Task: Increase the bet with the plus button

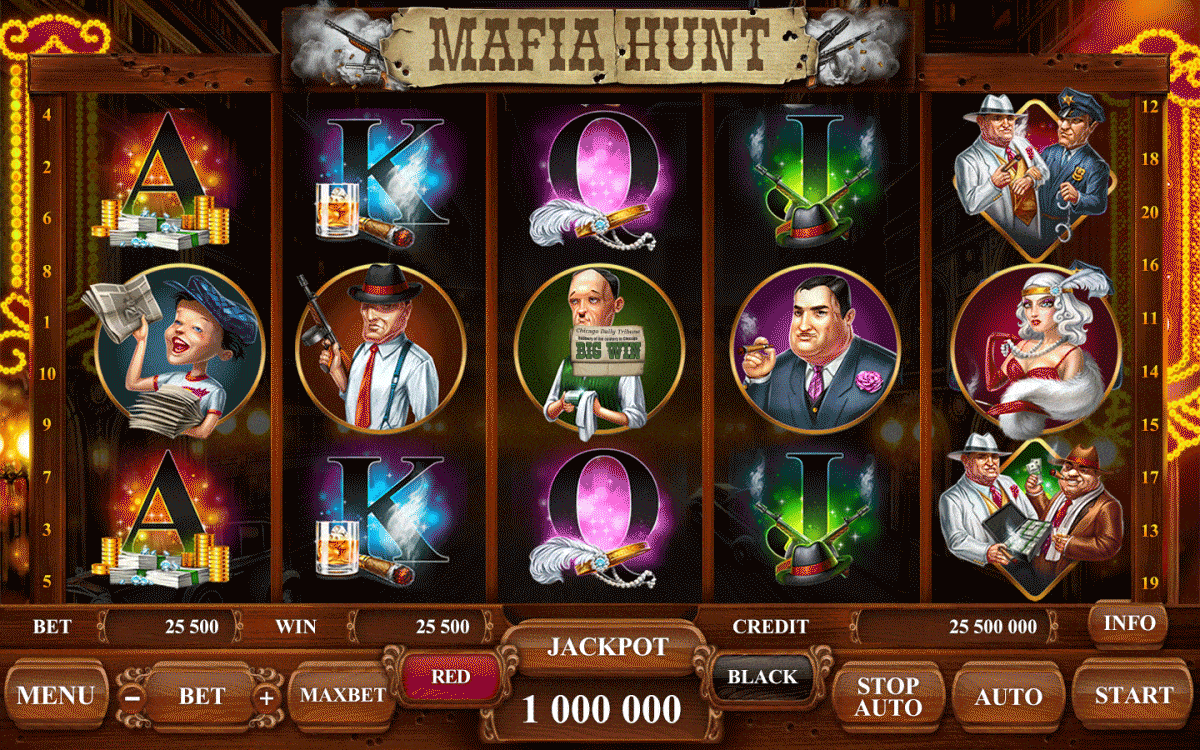Action: pyautogui.click(x=266, y=697)
